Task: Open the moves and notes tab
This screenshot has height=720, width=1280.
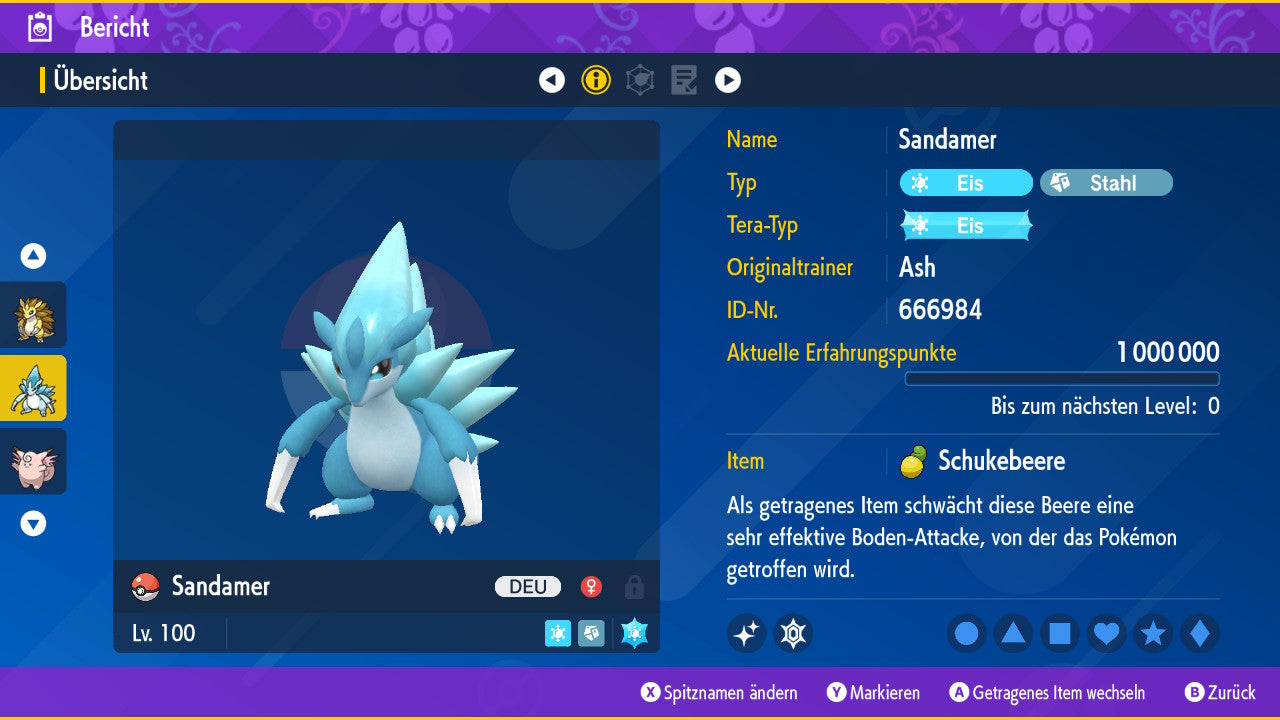Action: (684, 80)
